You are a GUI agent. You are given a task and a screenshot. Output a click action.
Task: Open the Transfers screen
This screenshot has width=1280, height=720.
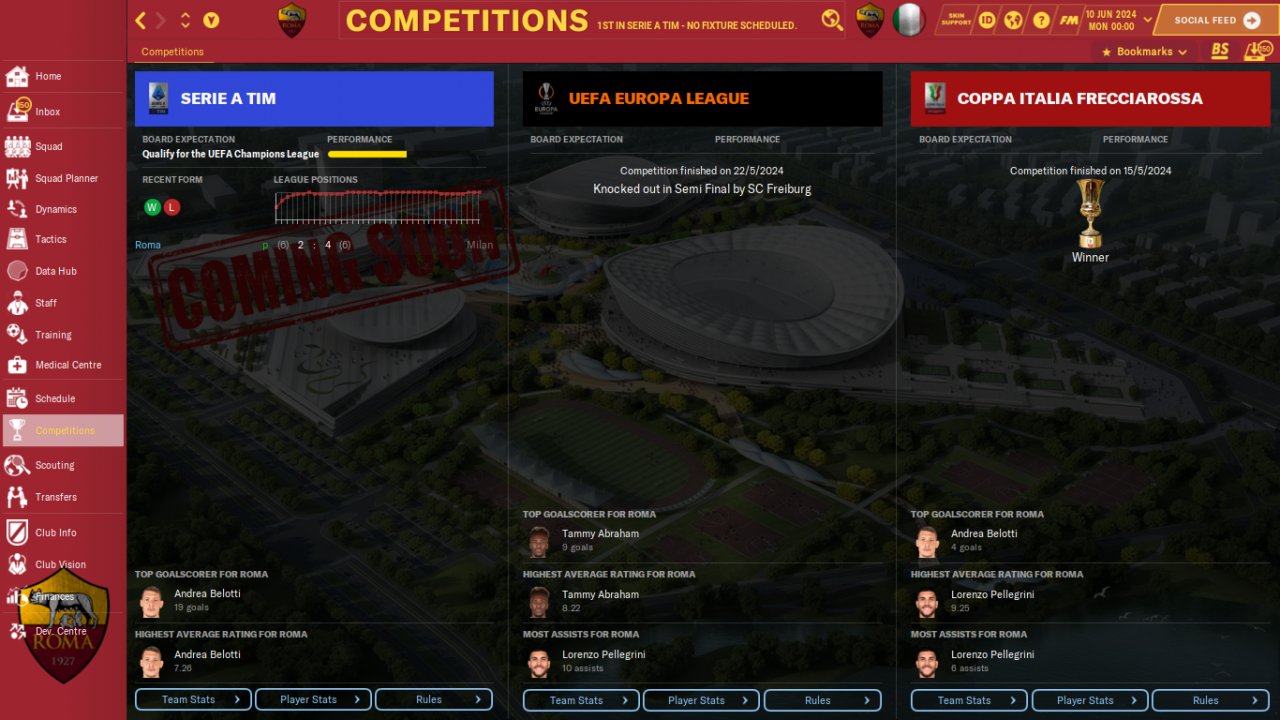tap(55, 497)
